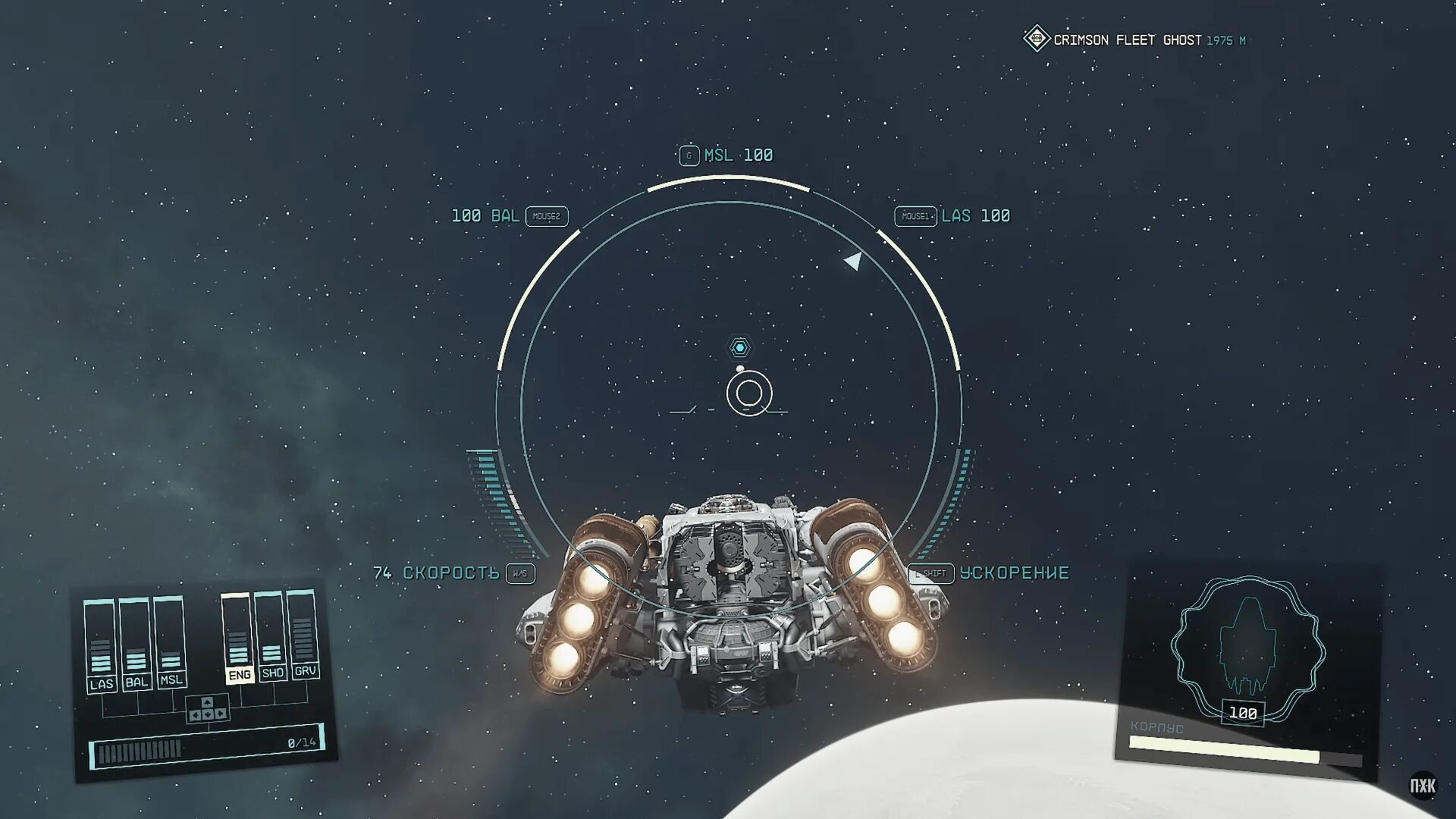The width and height of the screenshot is (1456, 819).
Task: Target the Crimson Fleet Ghost marker icon
Action: click(1036, 39)
